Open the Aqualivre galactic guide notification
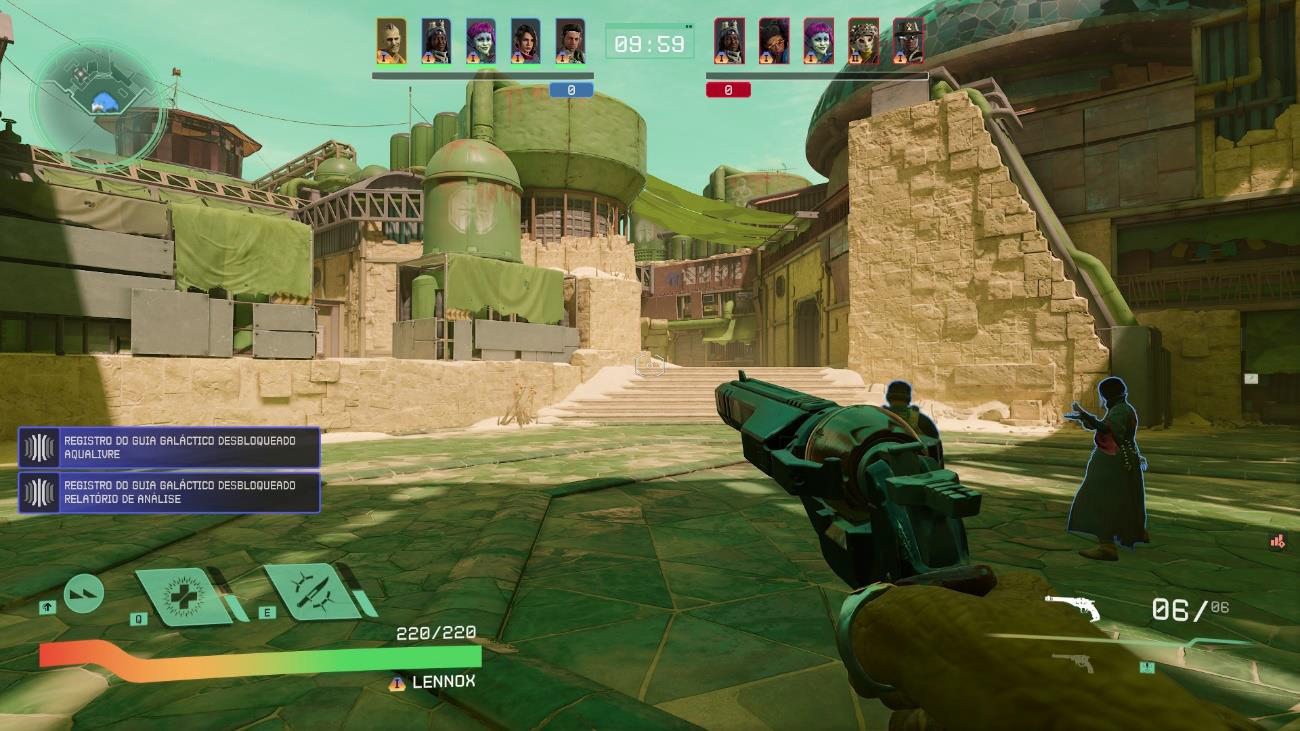This screenshot has height=731, width=1300. pos(169,448)
